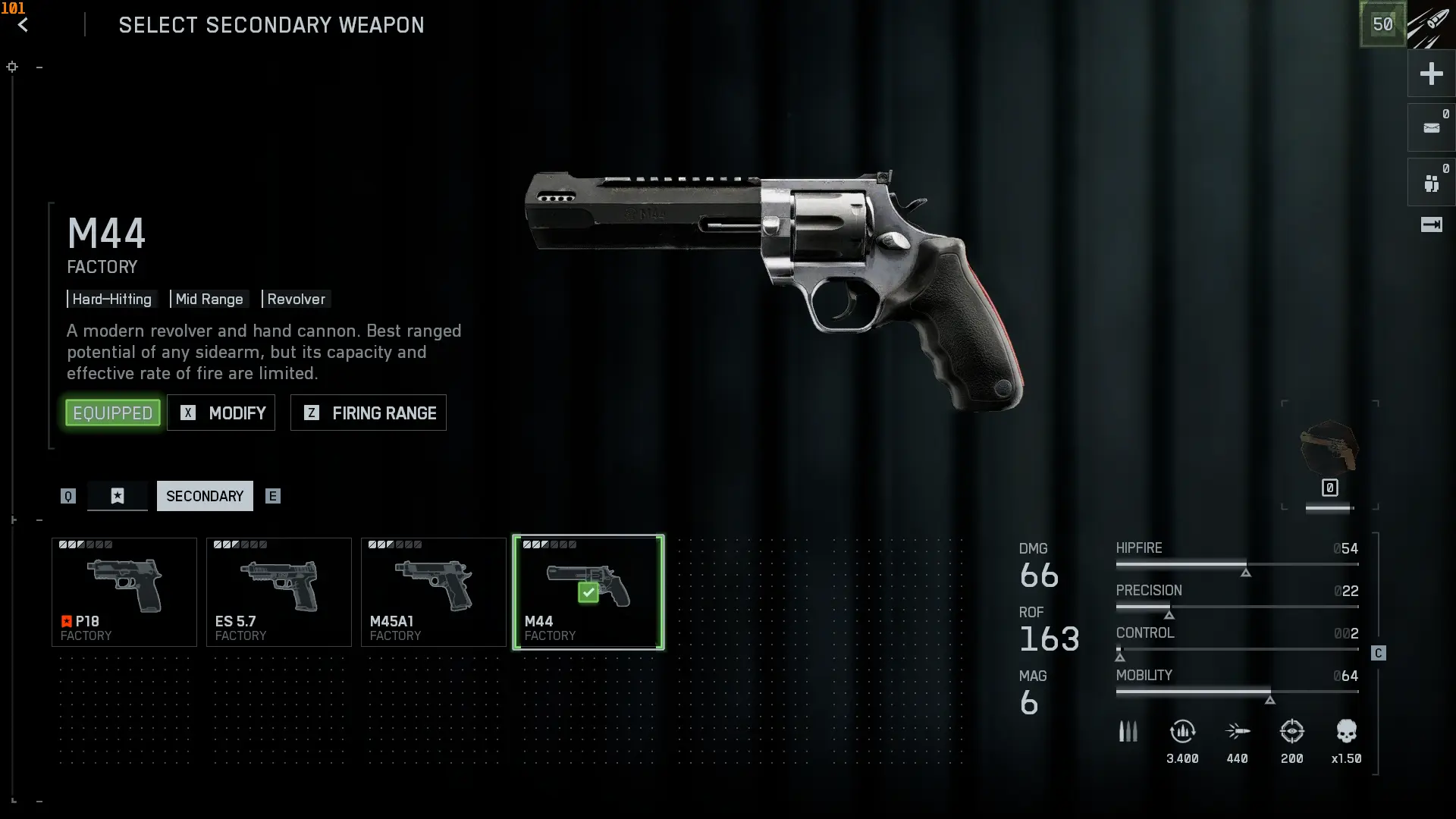Open the Modify weapon screen
The height and width of the screenshot is (819, 1456).
tap(221, 413)
